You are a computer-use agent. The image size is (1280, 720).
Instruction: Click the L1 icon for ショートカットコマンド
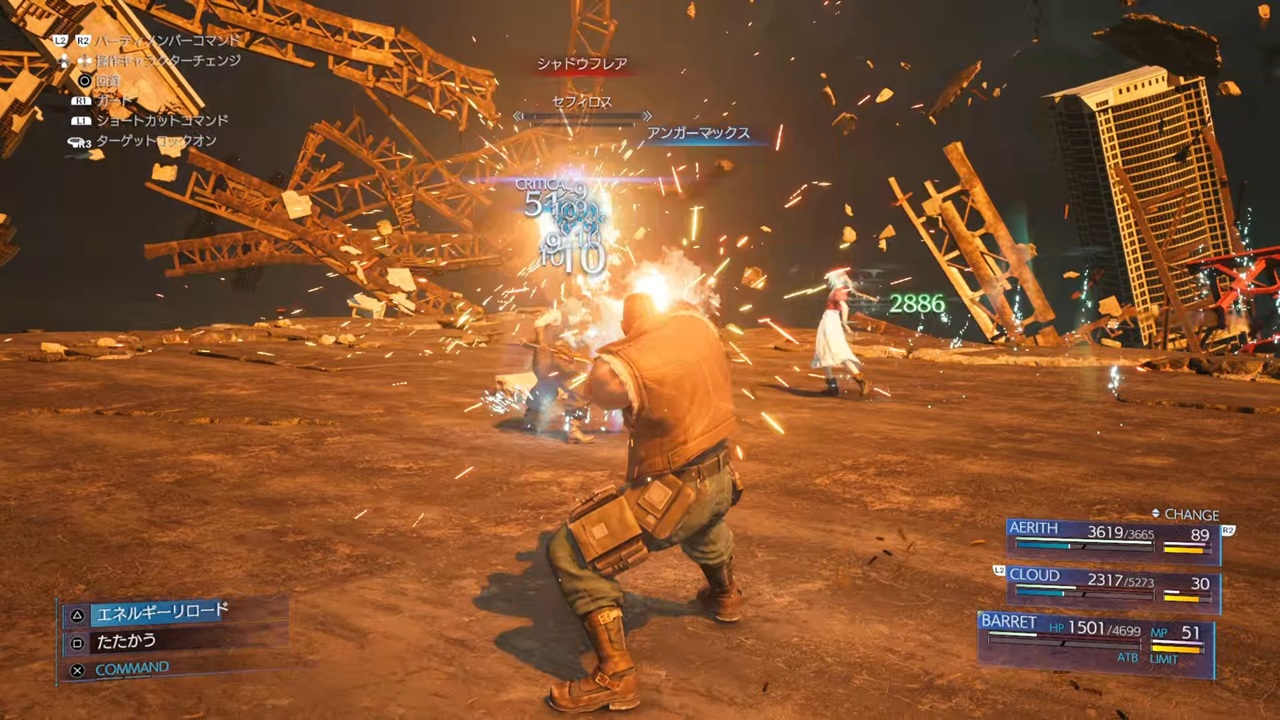click(81, 119)
